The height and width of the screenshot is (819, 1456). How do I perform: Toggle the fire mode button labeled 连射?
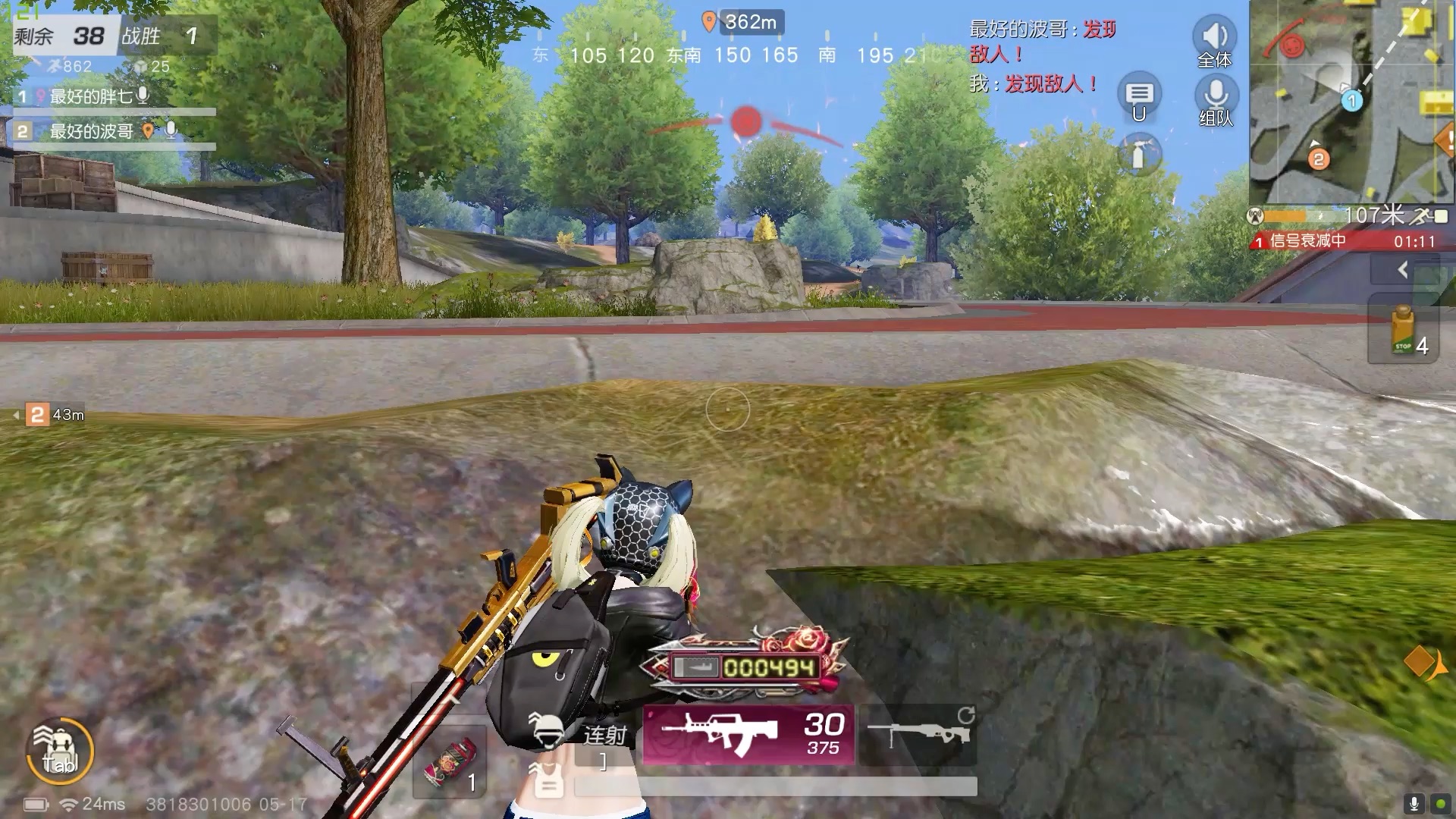pyautogui.click(x=604, y=735)
